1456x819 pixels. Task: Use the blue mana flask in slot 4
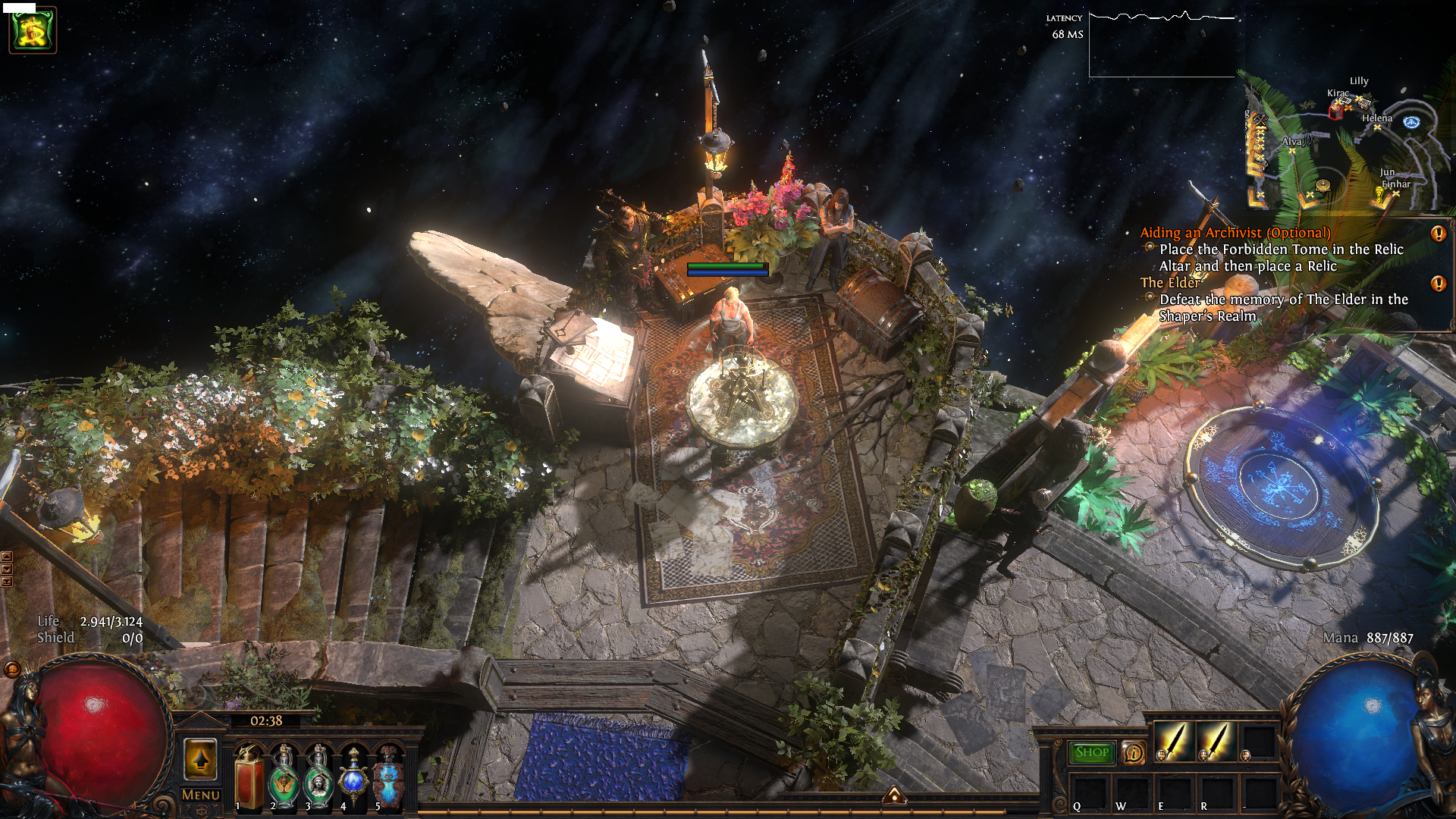point(353,779)
